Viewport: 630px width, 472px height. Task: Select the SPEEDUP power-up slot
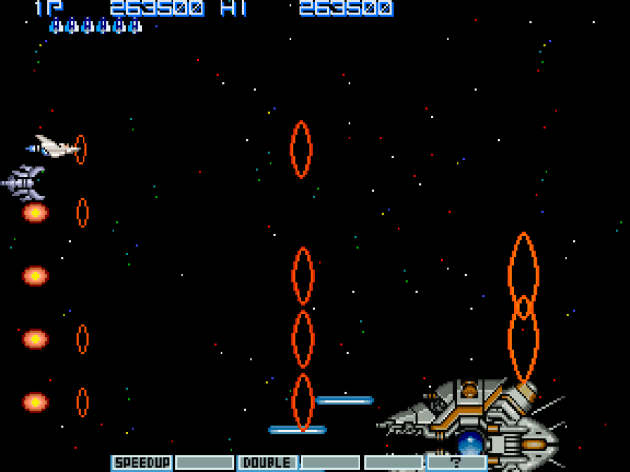[x=141, y=463]
